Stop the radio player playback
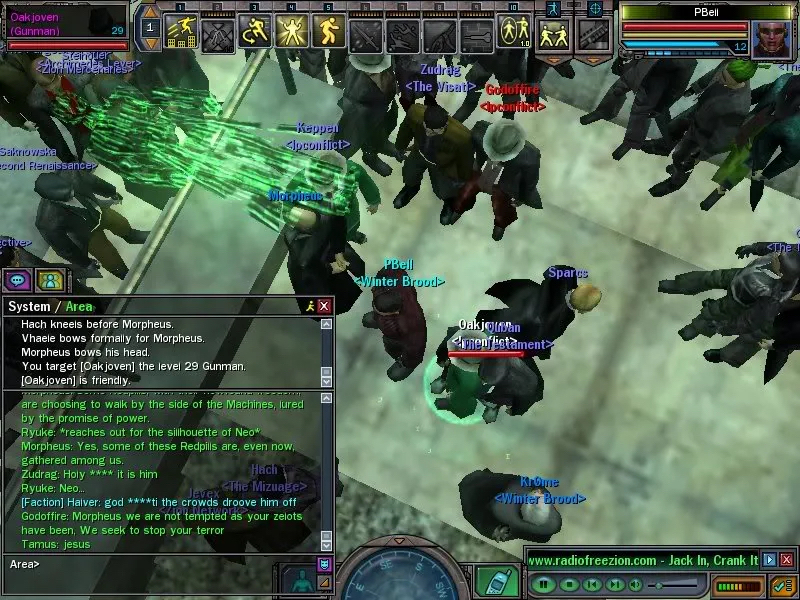 click(x=569, y=583)
